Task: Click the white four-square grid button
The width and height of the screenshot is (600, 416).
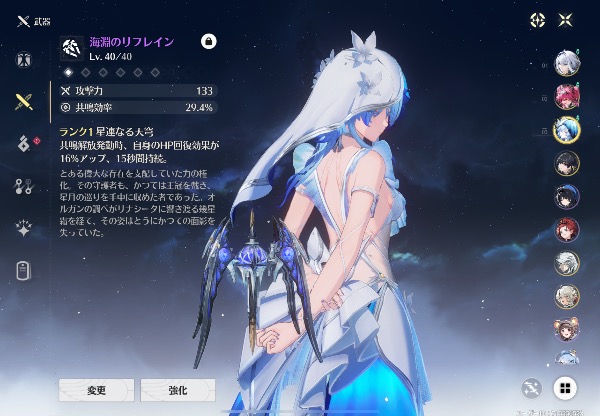Action: click(x=564, y=388)
